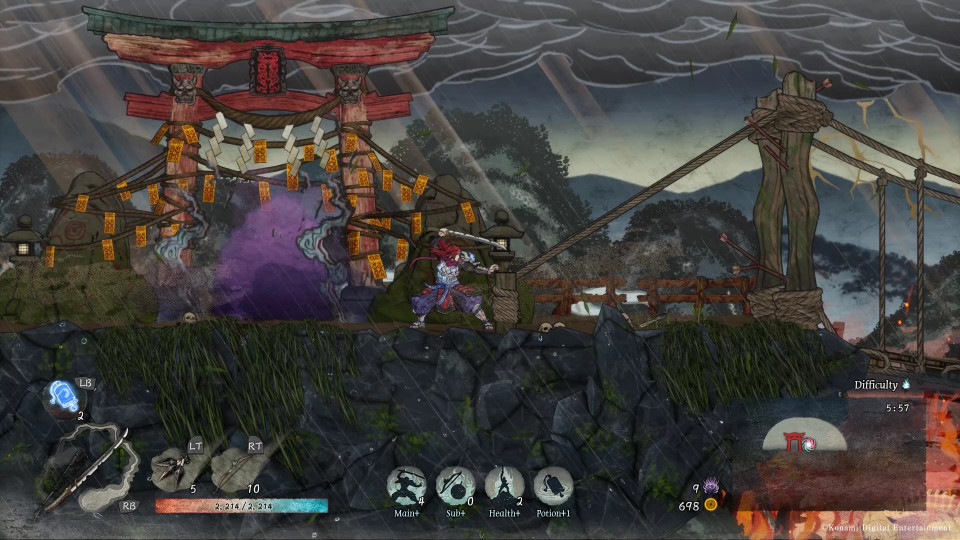The image size is (960, 540).
Task: Click the Health+ upgrade icon
Action: (504, 486)
